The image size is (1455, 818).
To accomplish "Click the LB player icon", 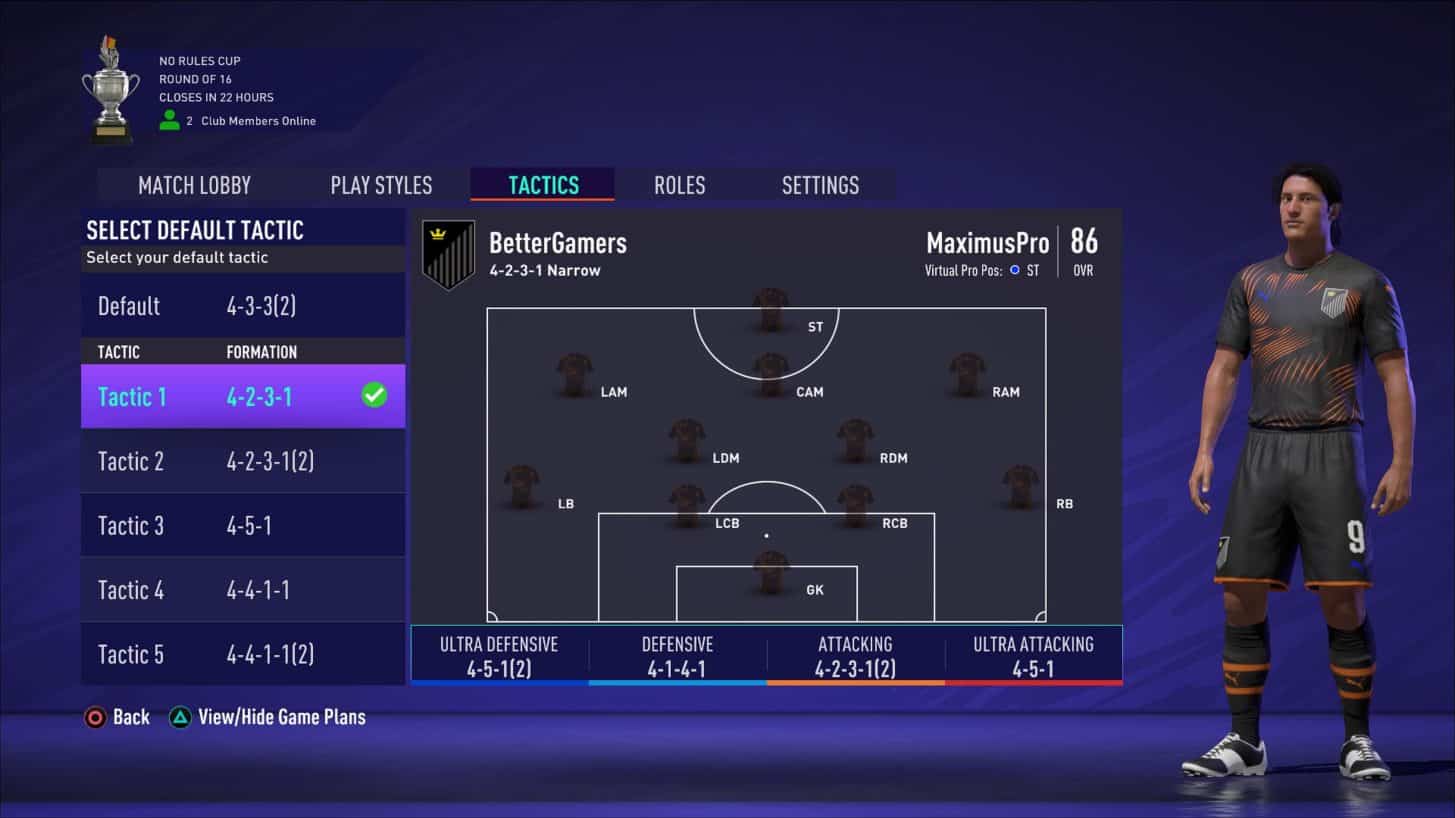I will click(x=522, y=485).
